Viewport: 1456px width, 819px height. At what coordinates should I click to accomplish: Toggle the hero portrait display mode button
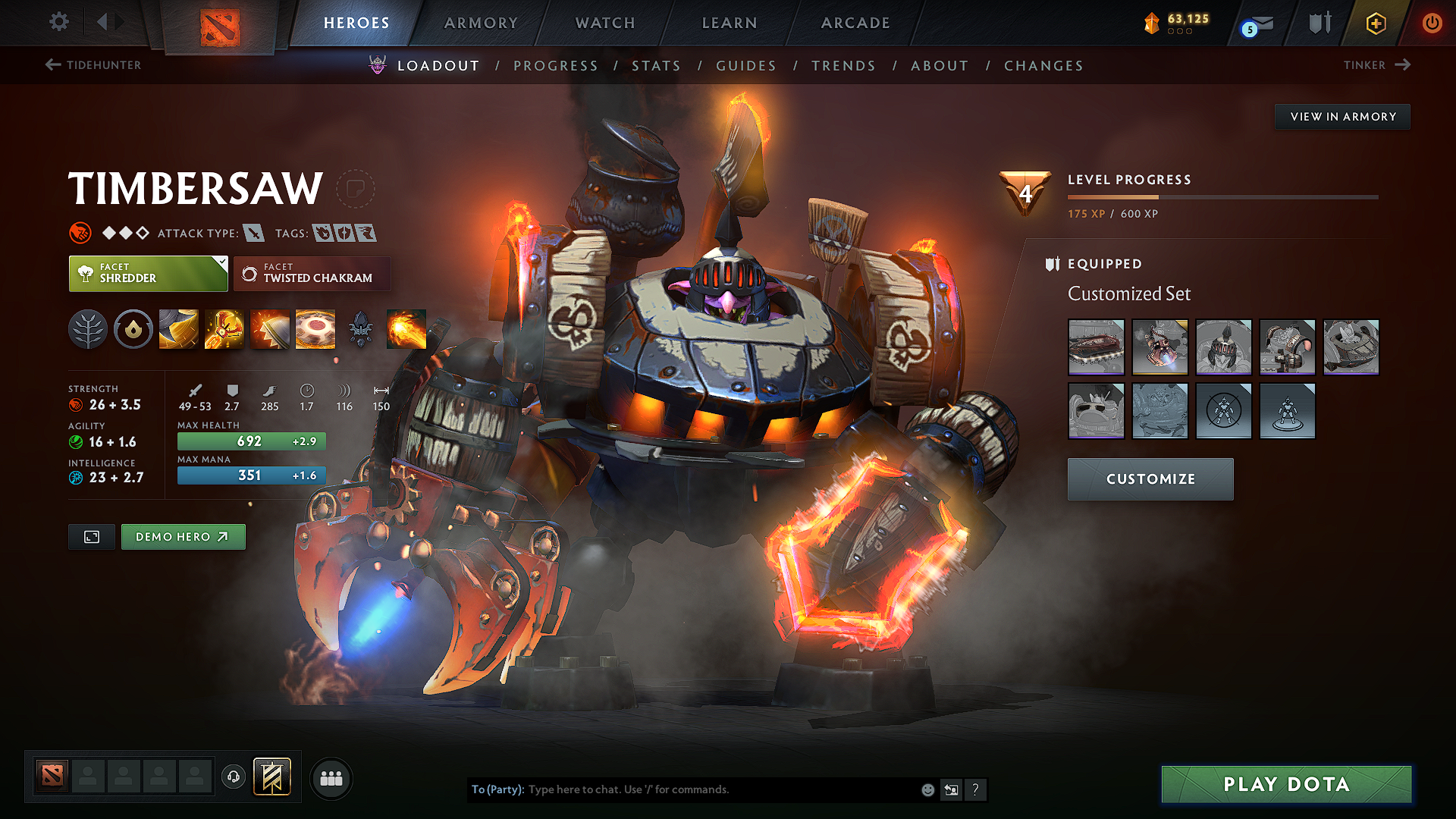coord(91,537)
